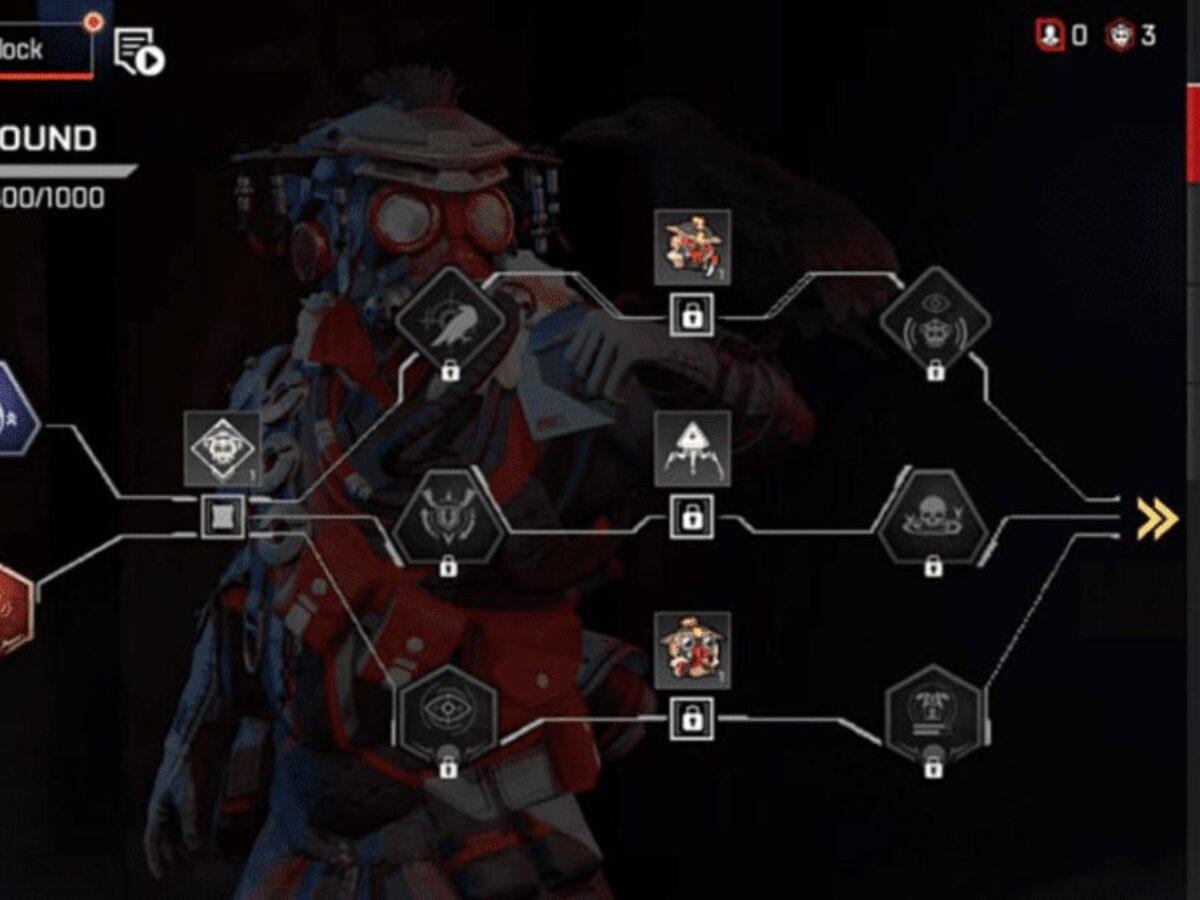Tap the Unlock button with red notification dot
The height and width of the screenshot is (900, 1200).
pyautogui.click(x=45, y=48)
